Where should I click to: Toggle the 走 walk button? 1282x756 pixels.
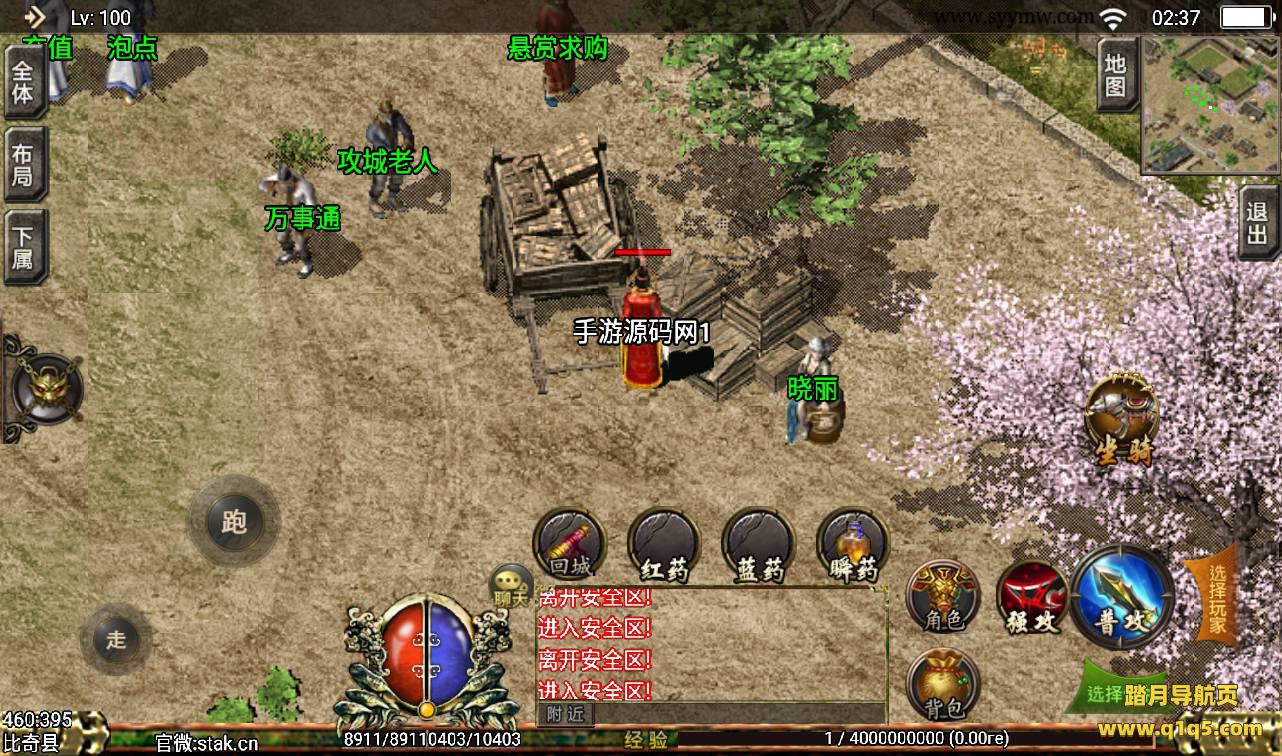[x=116, y=640]
